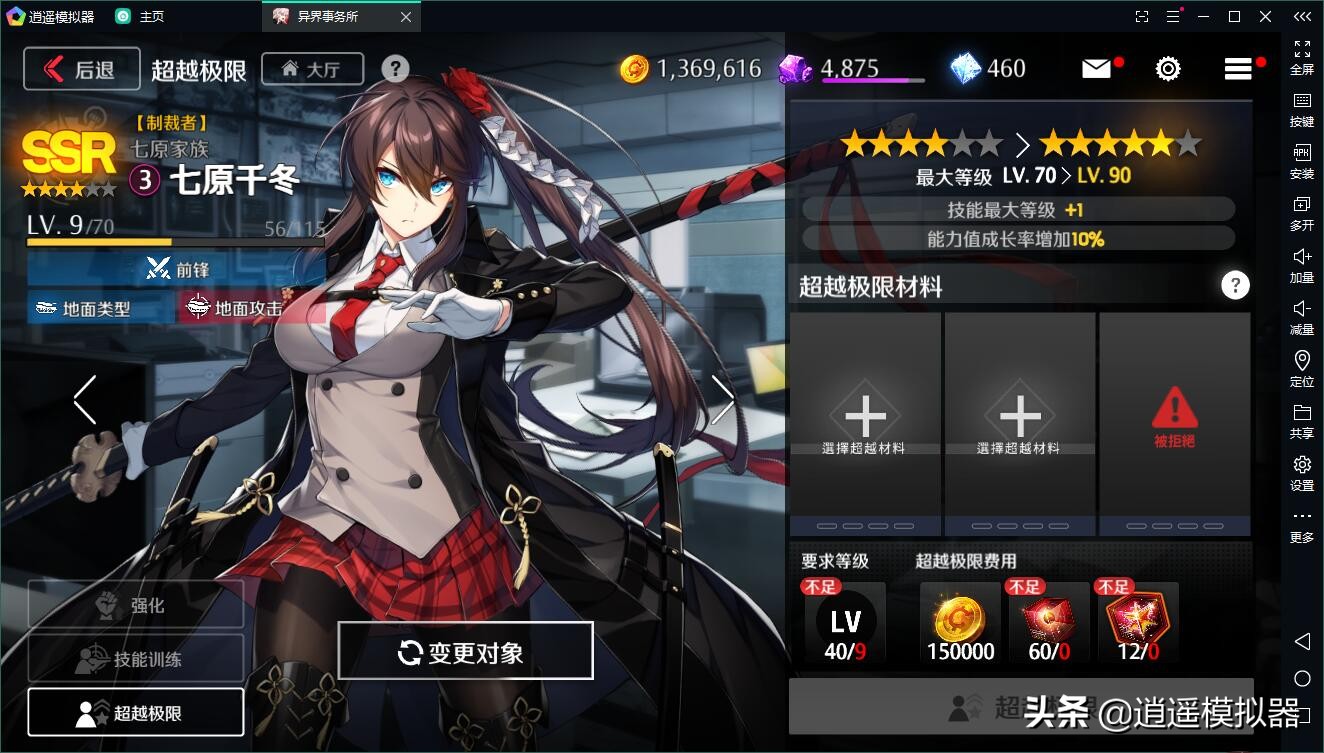Open game settings gear icon
The height and width of the screenshot is (753, 1324).
1168,68
